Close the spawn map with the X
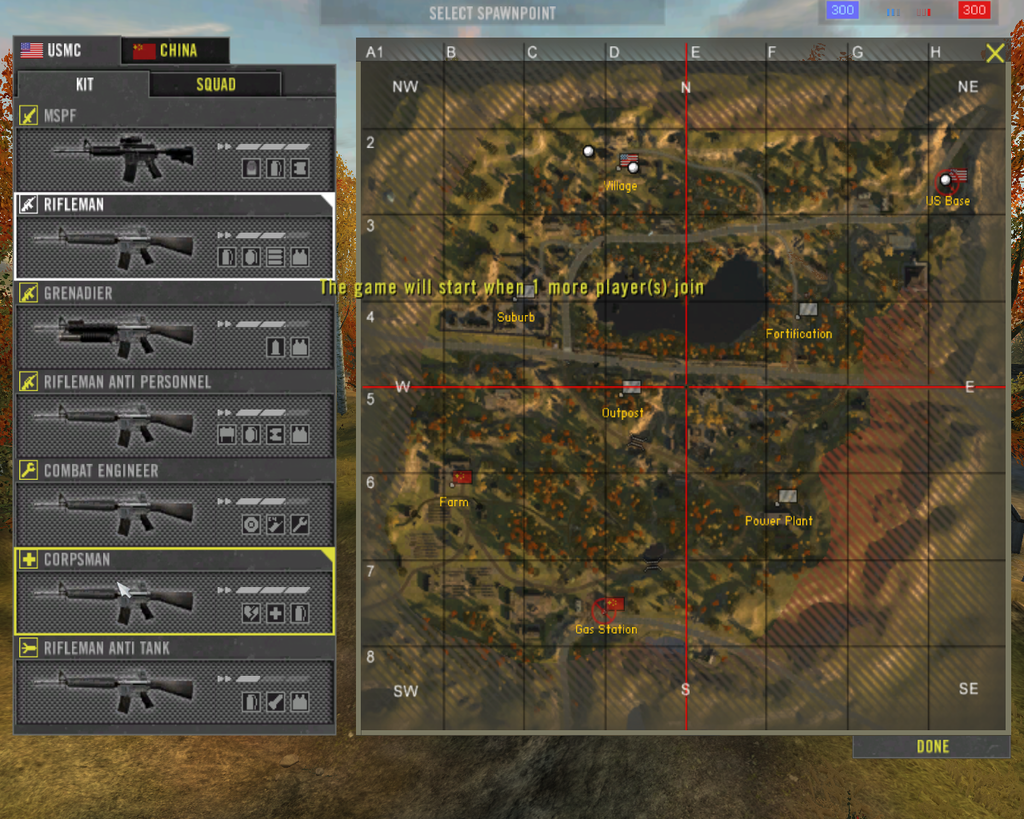 pyautogui.click(x=994, y=54)
